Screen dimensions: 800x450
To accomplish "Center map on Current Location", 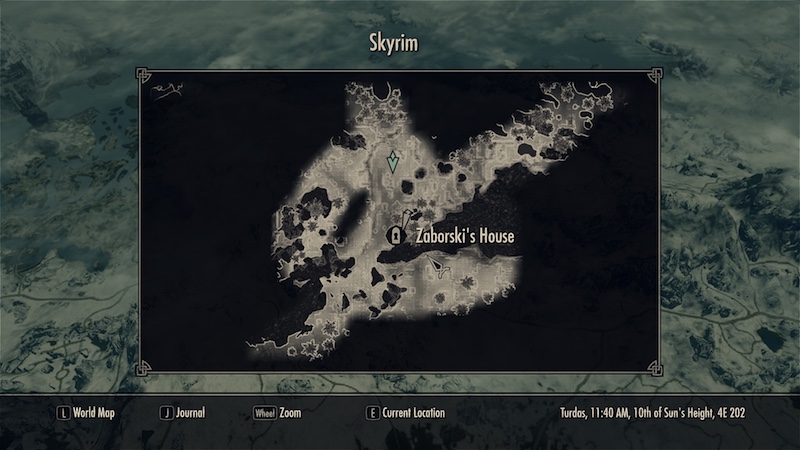I will 412,412.
